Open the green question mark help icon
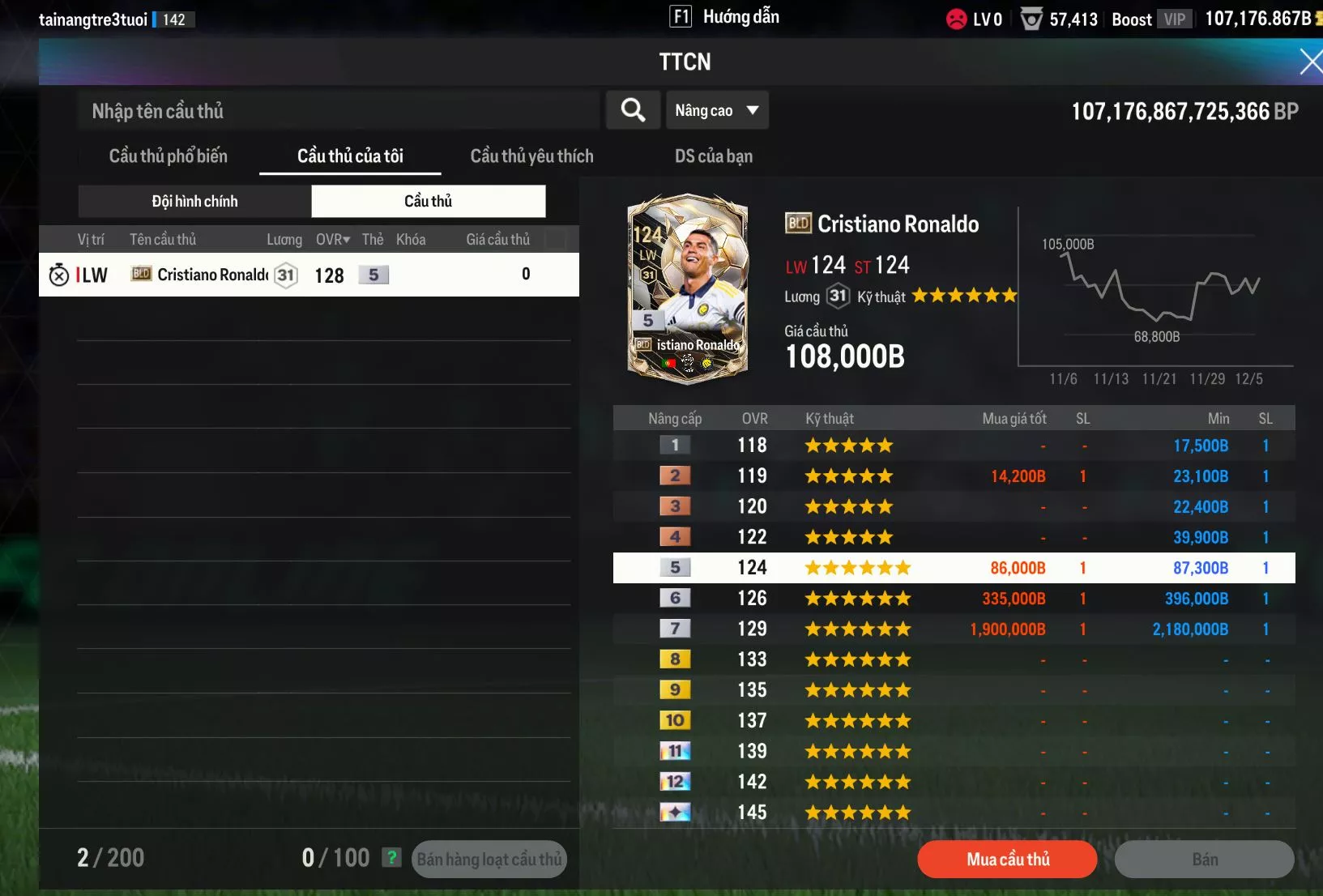 pyautogui.click(x=391, y=857)
